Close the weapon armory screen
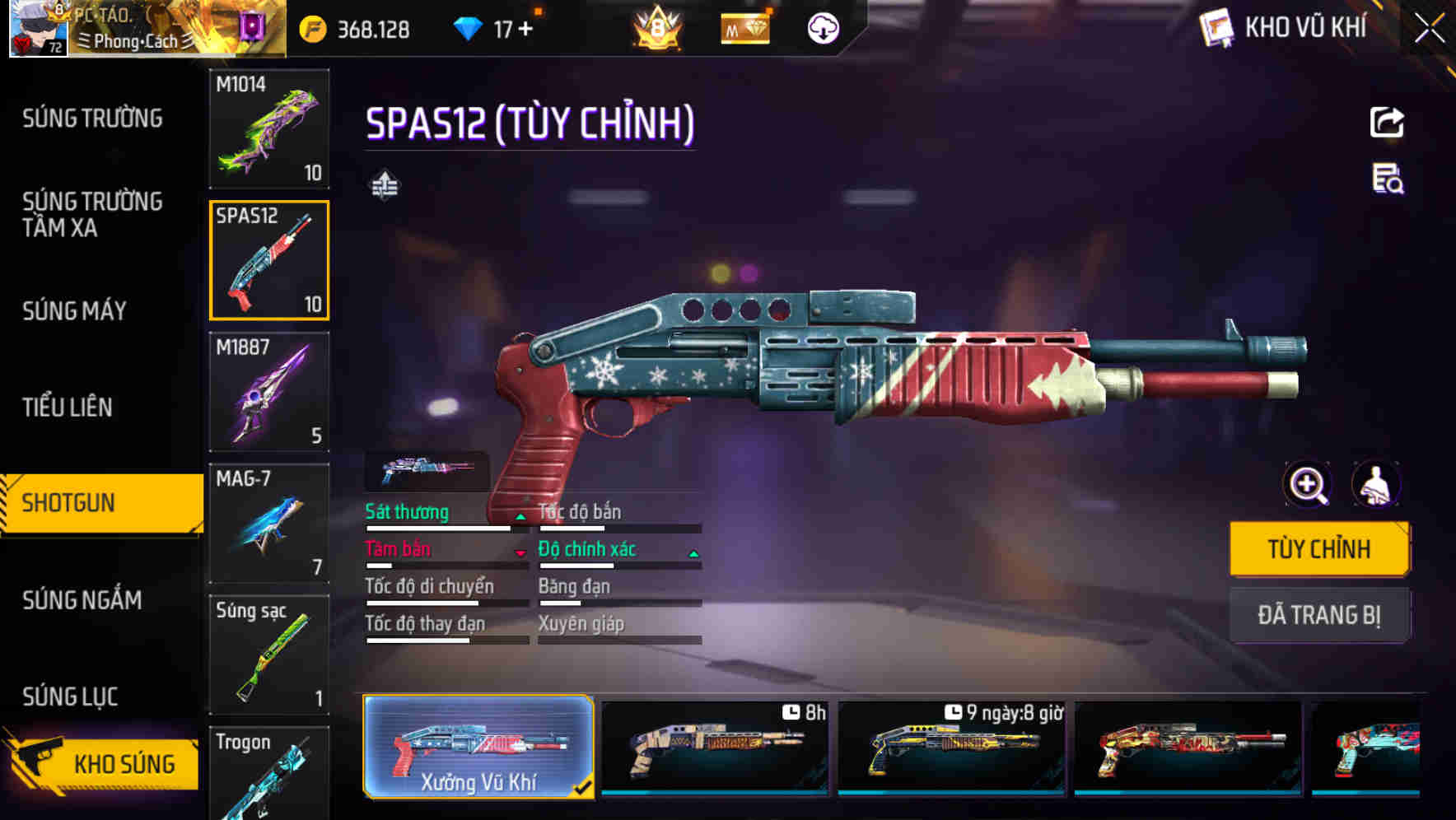Screen dimensions: 1456x820 pyautogui.click(x=1429, y=29)
